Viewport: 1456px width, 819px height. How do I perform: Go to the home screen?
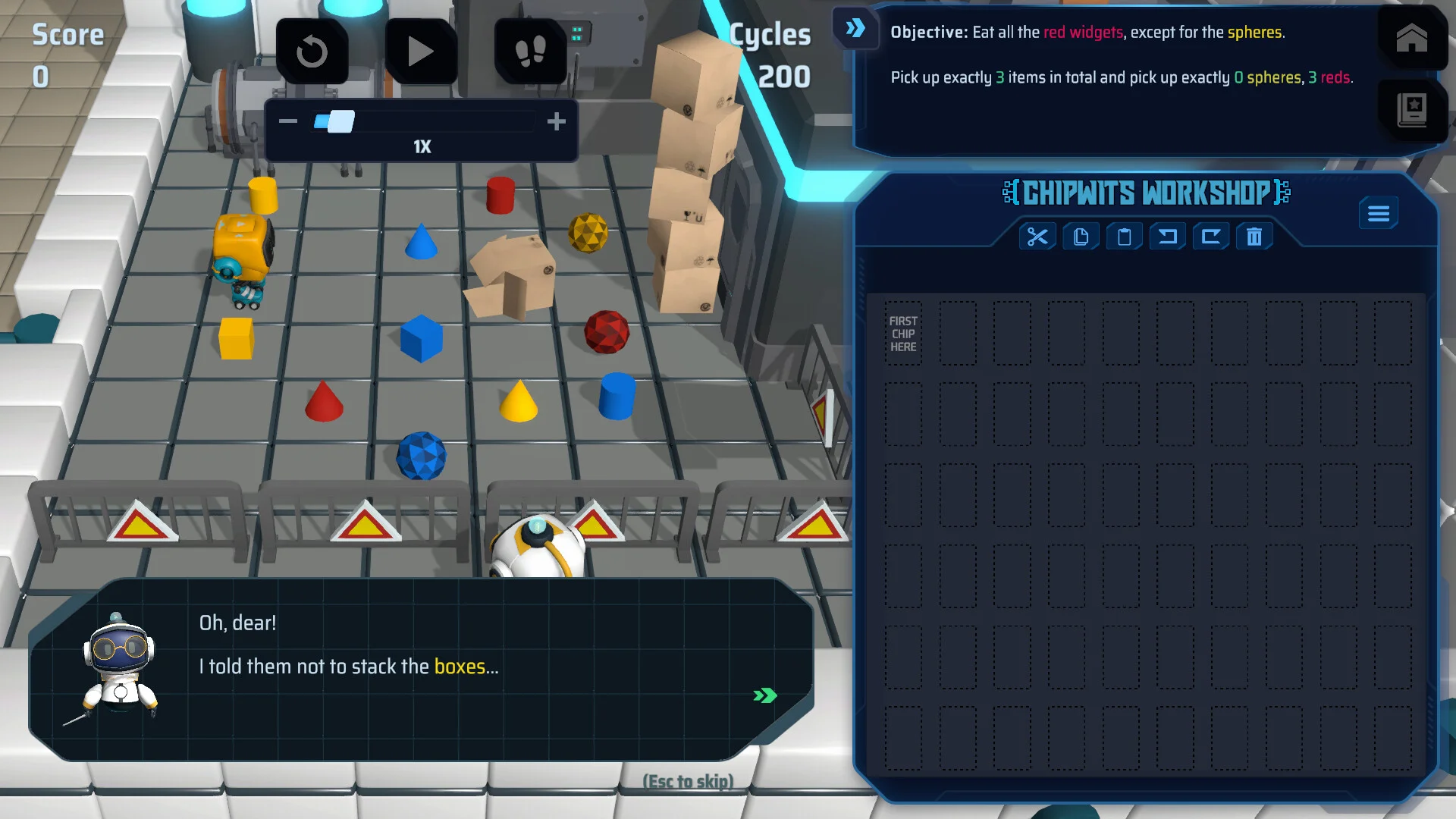tap(1411, 38)
